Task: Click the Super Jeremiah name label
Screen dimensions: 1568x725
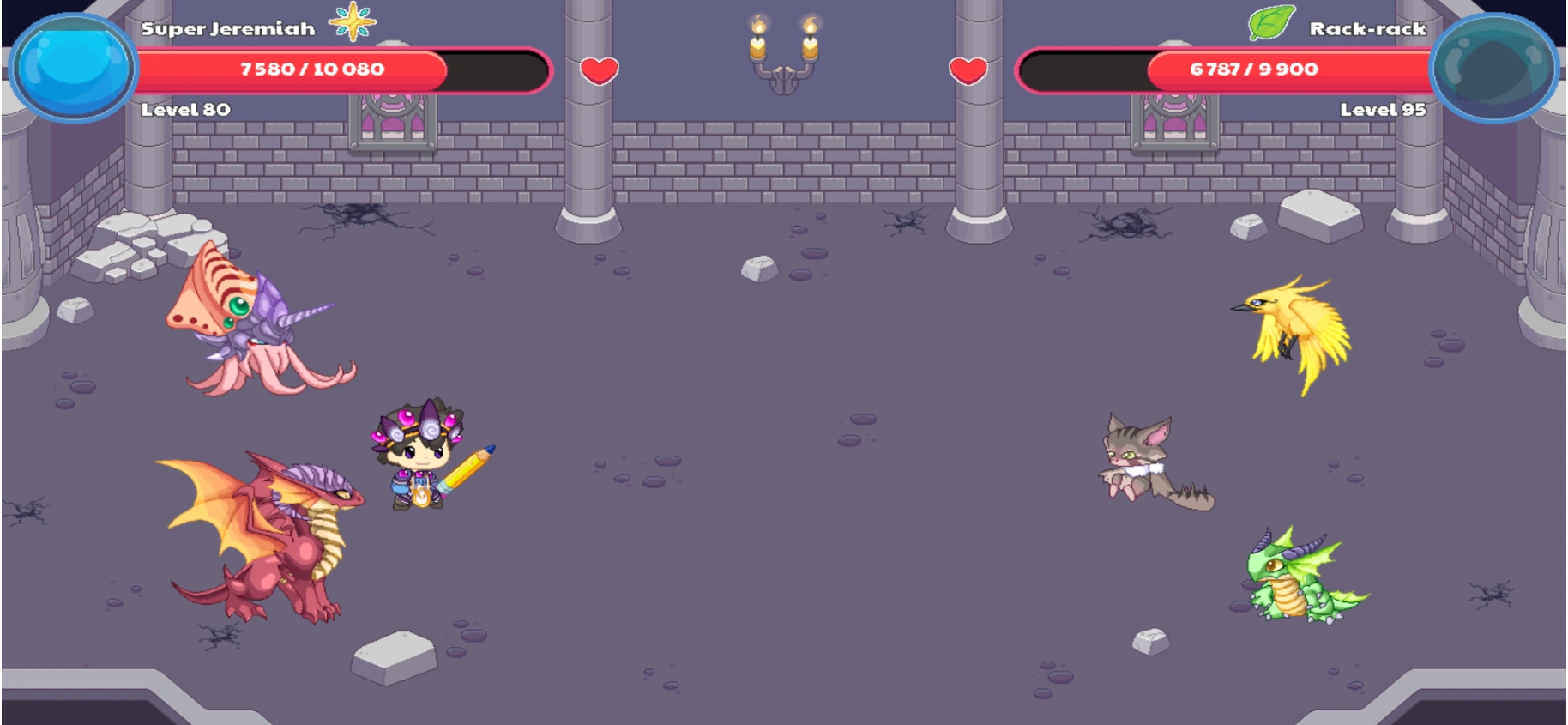Action: (x=228, y=27)
